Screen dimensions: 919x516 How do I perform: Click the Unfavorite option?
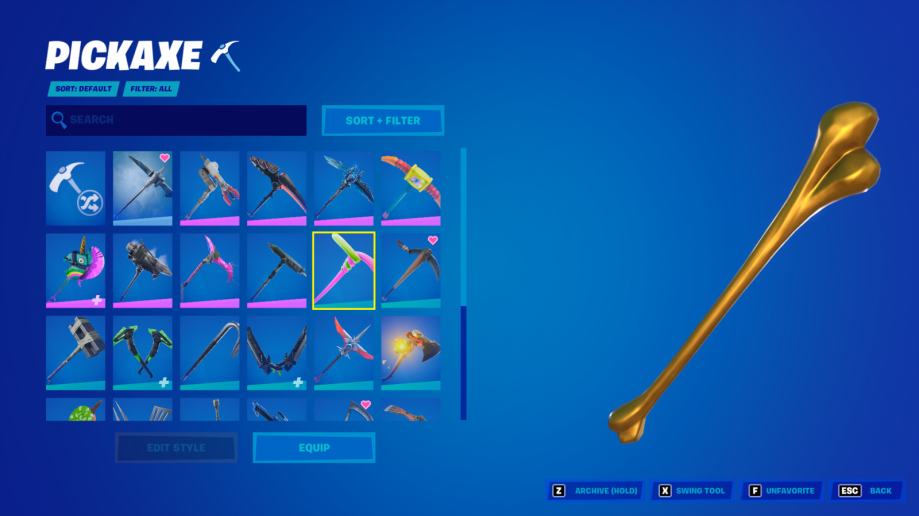coord(784,491)
